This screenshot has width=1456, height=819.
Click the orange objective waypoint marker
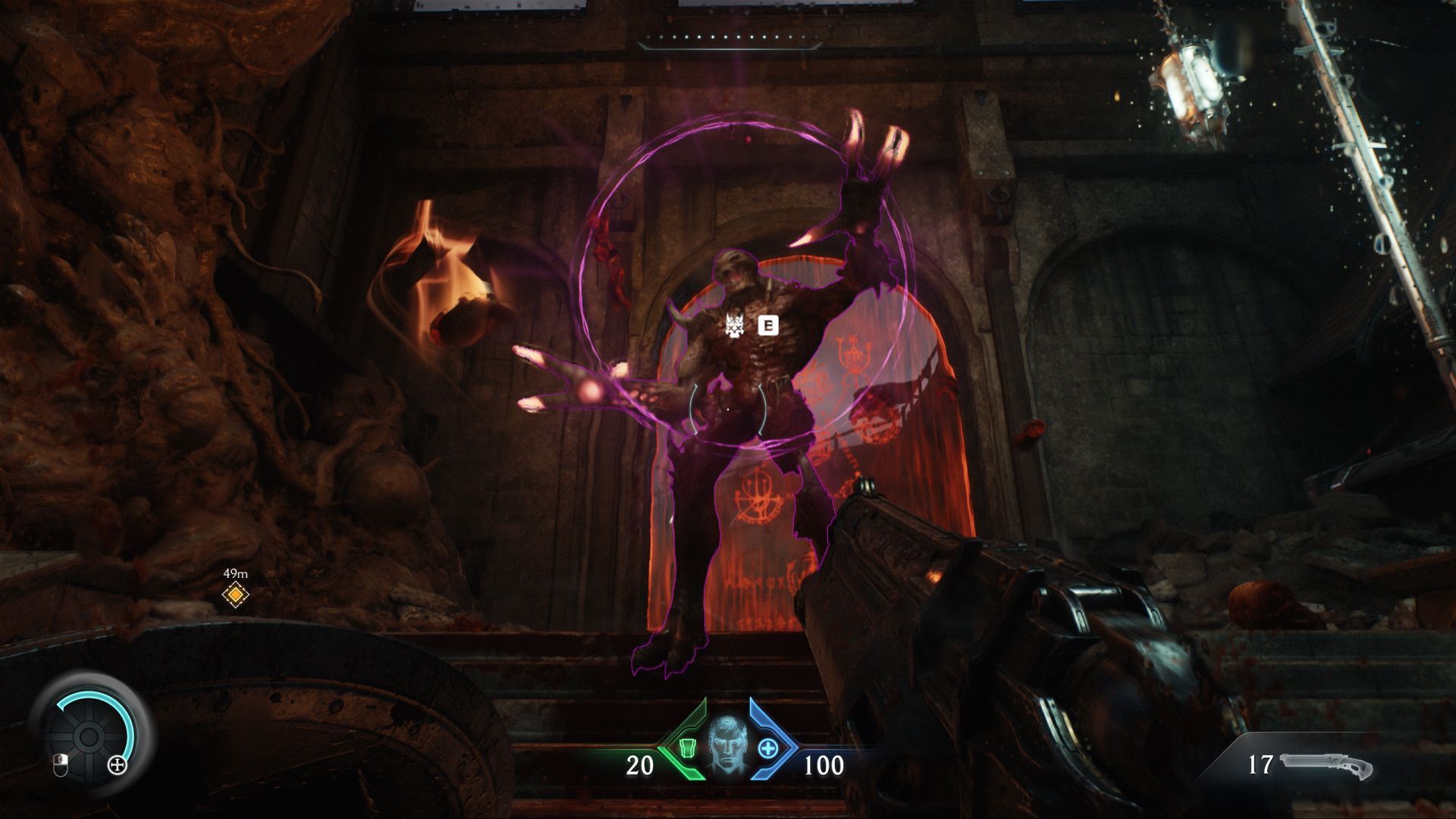coord(236,595)
